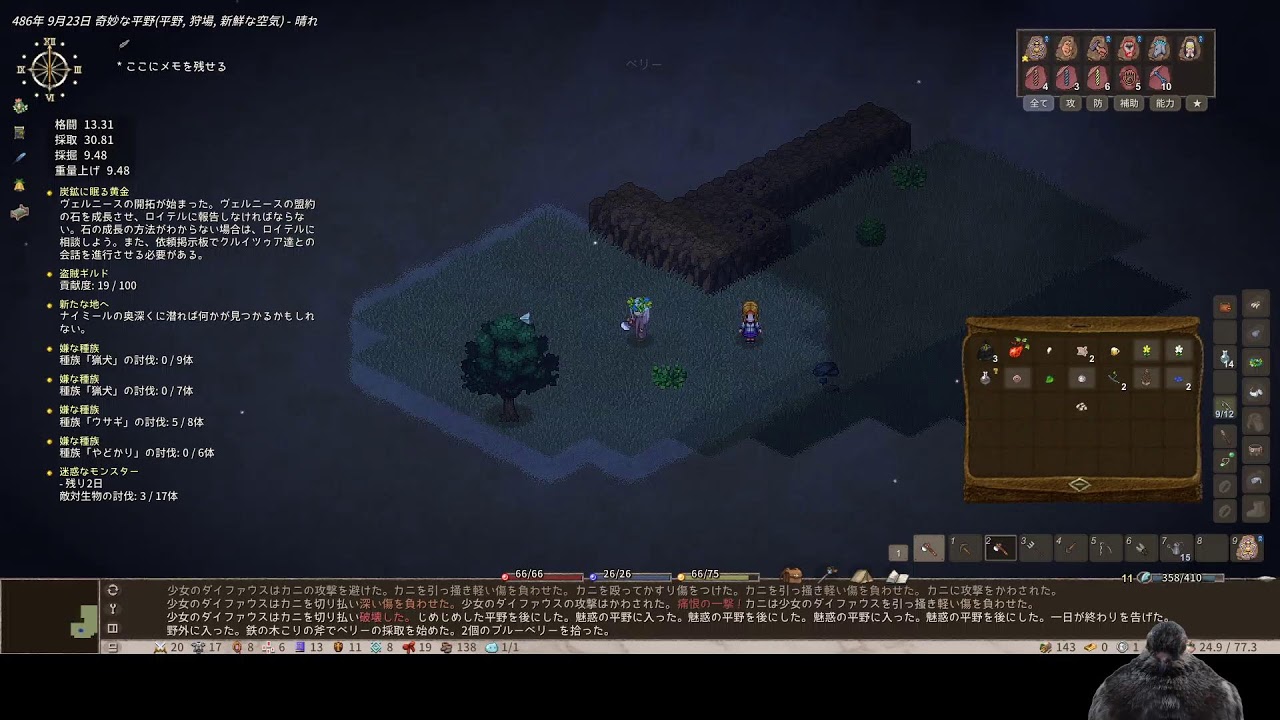Use the horse head ability icon
1280x720 pixels.
1160,48
